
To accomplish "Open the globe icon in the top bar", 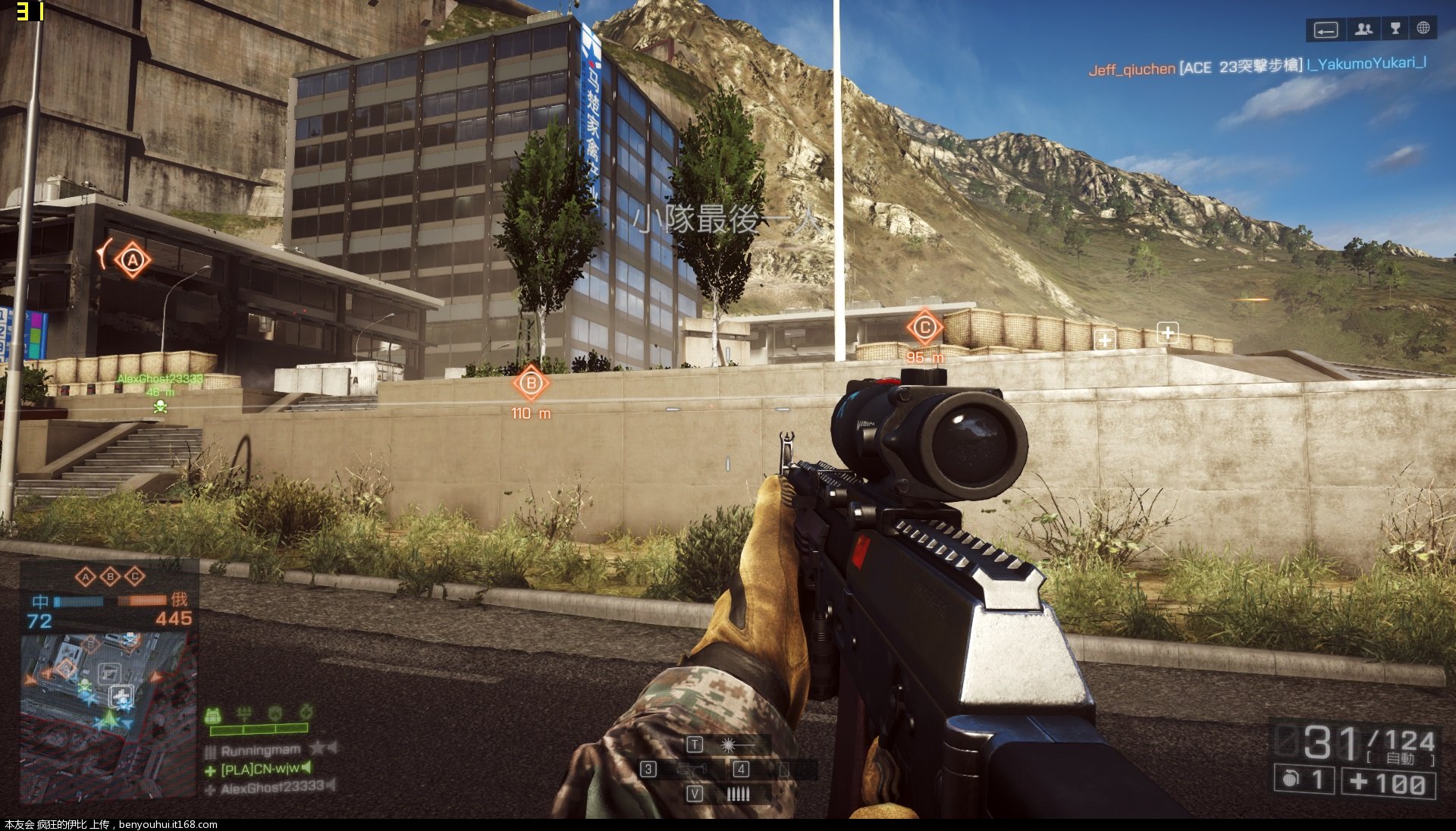I will tap(1423, 29).
